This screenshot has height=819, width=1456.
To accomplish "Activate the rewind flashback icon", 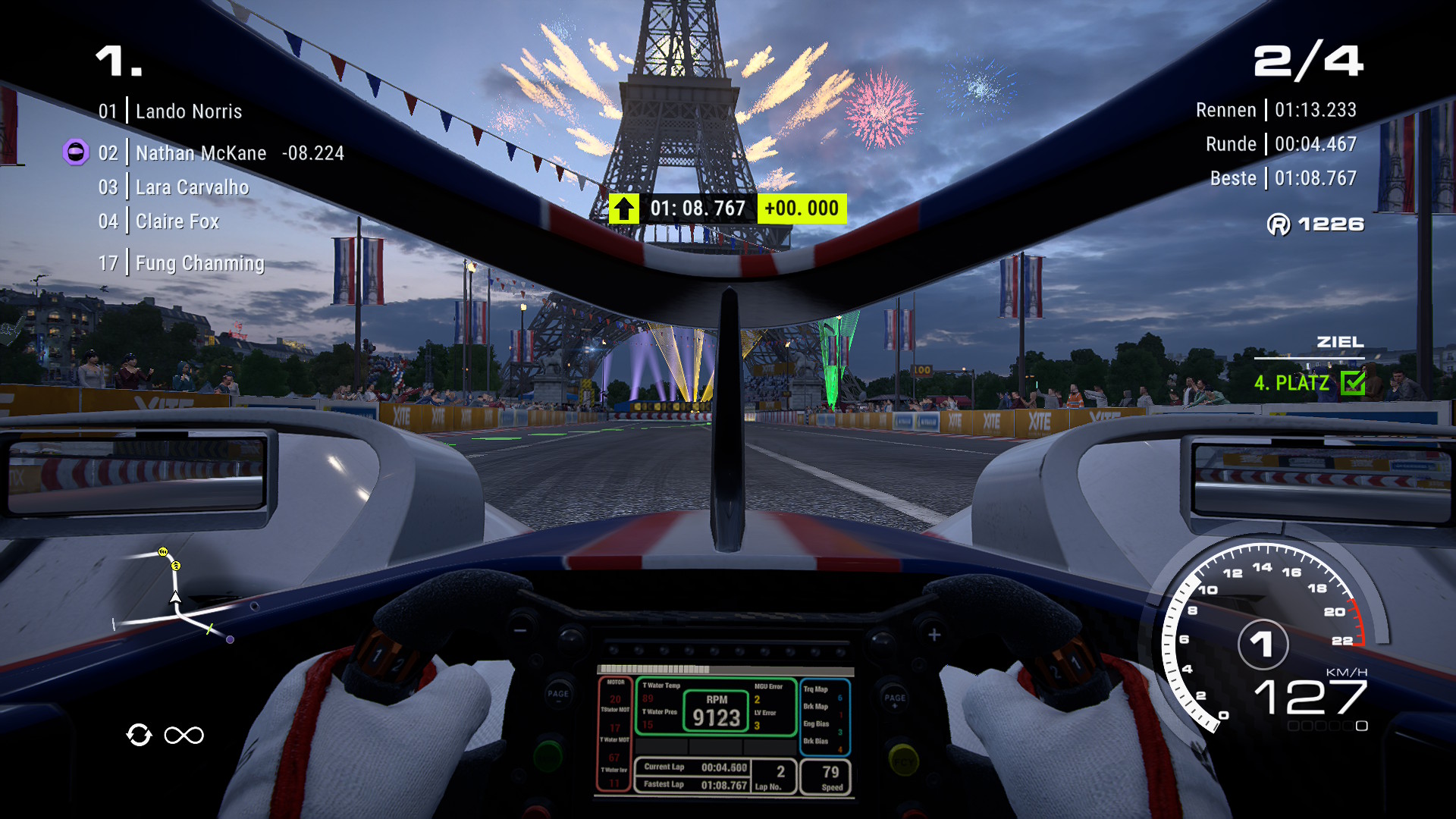I will tap(139, 735).
